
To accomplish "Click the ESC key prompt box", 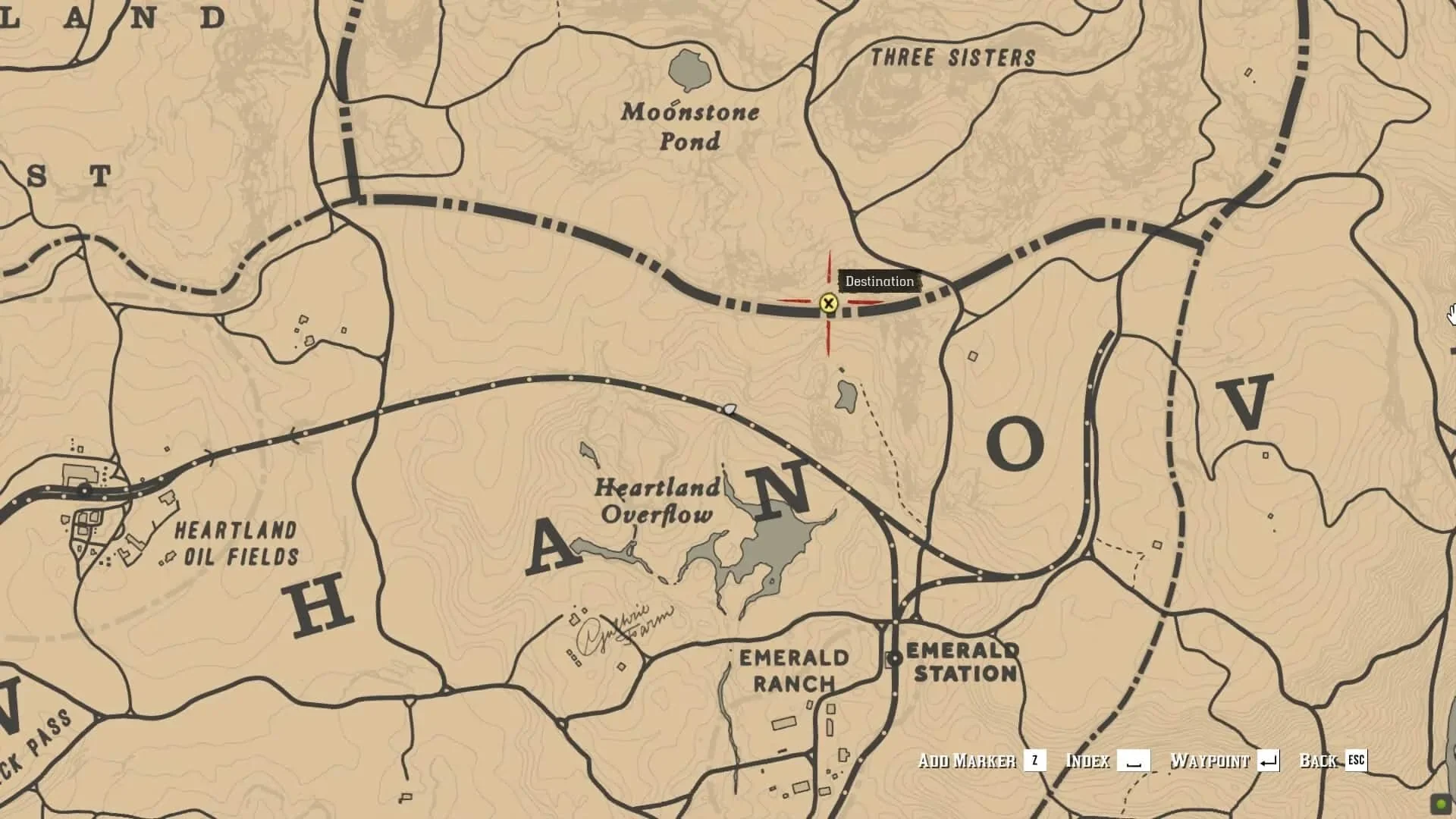I will [1356, 761].
